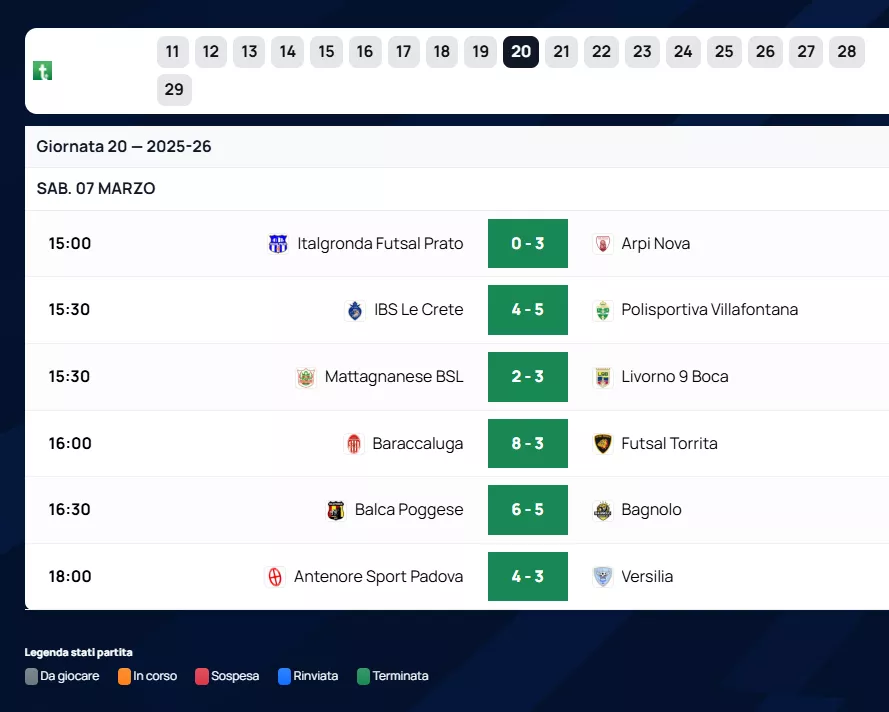The image size is (889, 712).
Task: Choose matchday 21
Action: pyautogui.click(x=561, y=52)
